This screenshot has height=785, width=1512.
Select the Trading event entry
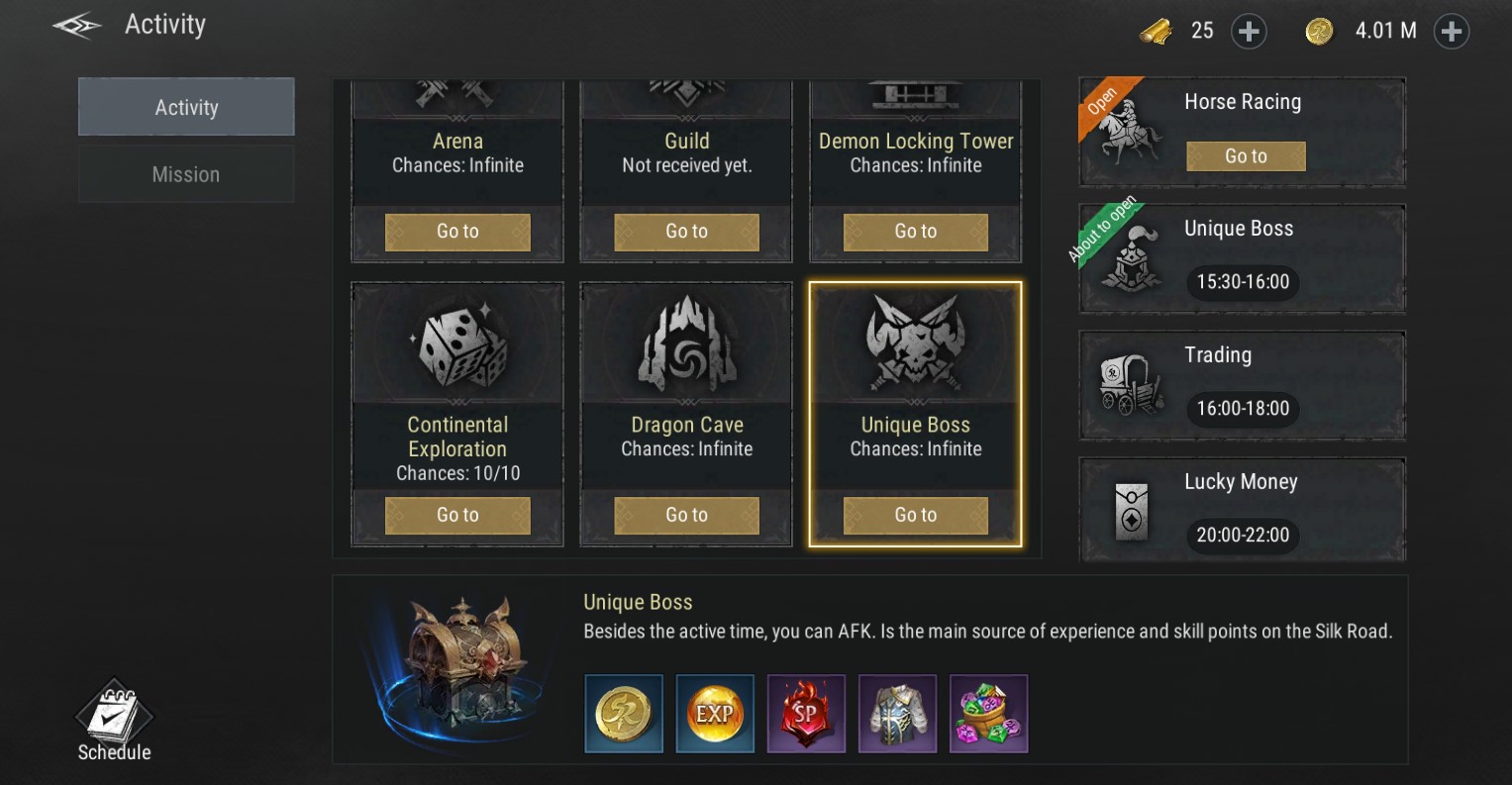tap(1242, 385)
